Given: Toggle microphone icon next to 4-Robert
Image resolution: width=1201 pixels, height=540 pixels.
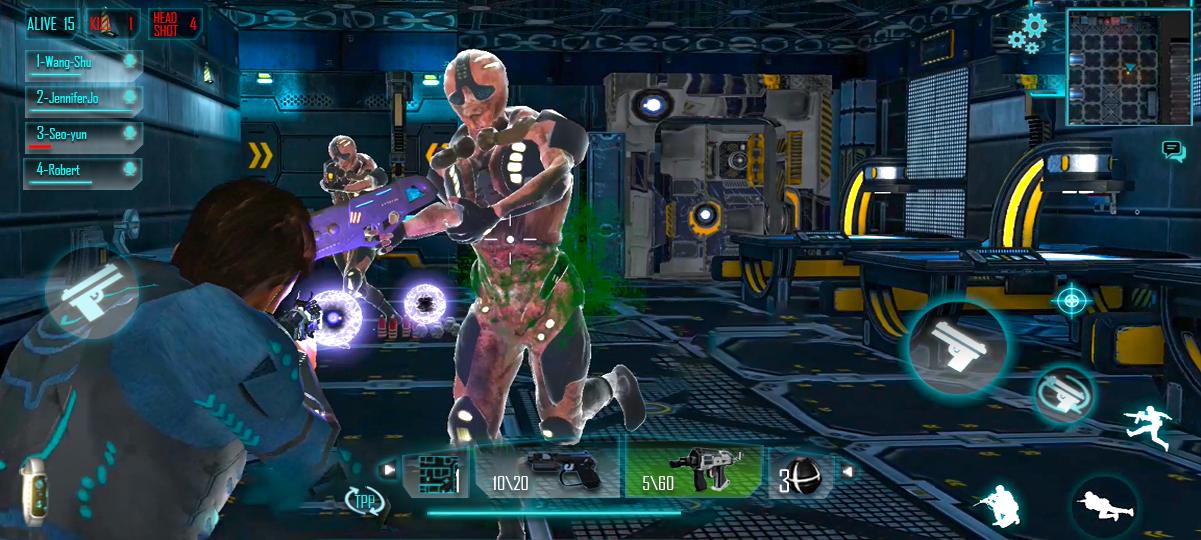Looking at the screenshot, I should pos(129,171).
